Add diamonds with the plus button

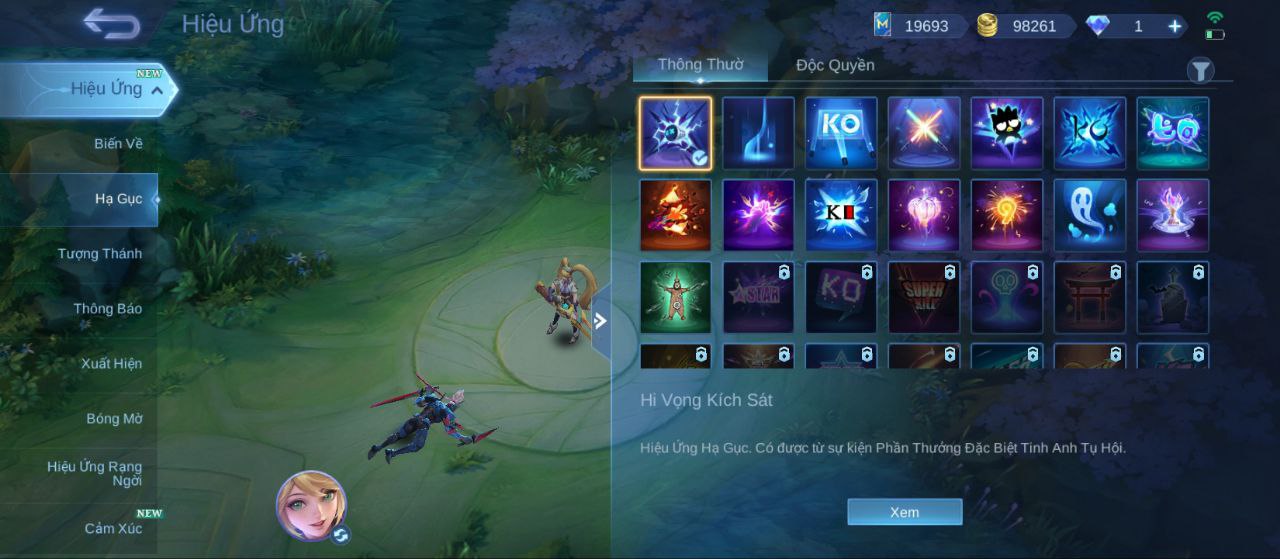coord(1174,27)
